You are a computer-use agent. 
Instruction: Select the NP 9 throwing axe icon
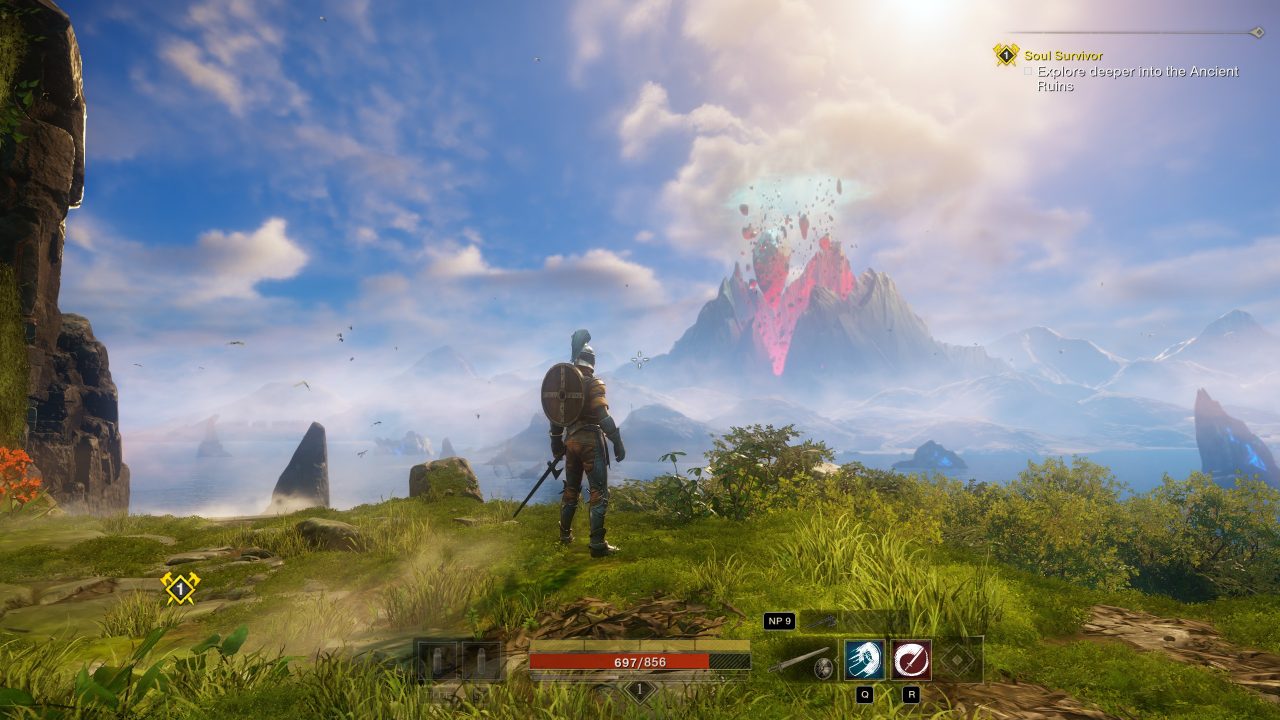coord(828,622)
